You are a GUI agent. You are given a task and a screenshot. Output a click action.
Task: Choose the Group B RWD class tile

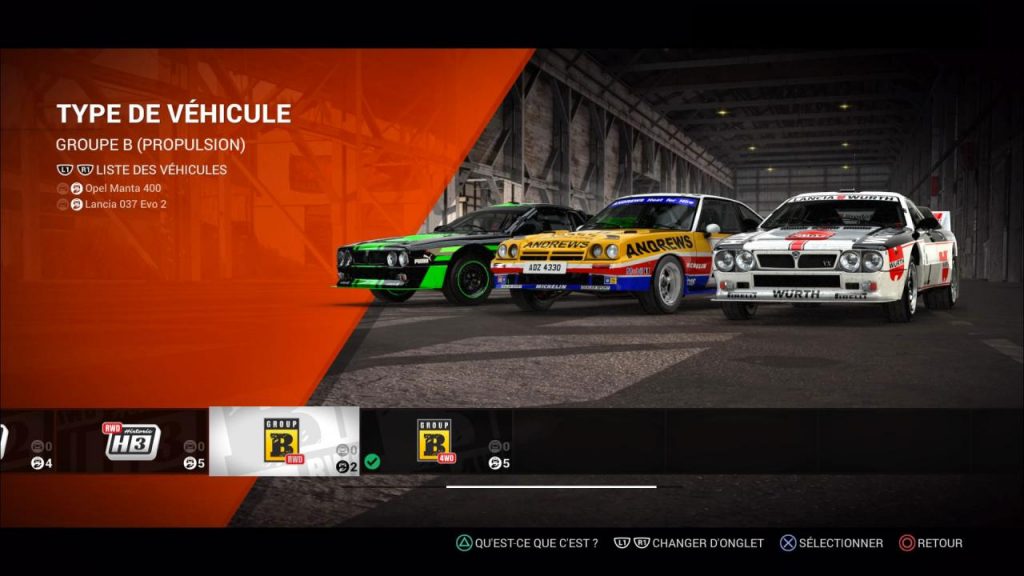coord(283,441)
